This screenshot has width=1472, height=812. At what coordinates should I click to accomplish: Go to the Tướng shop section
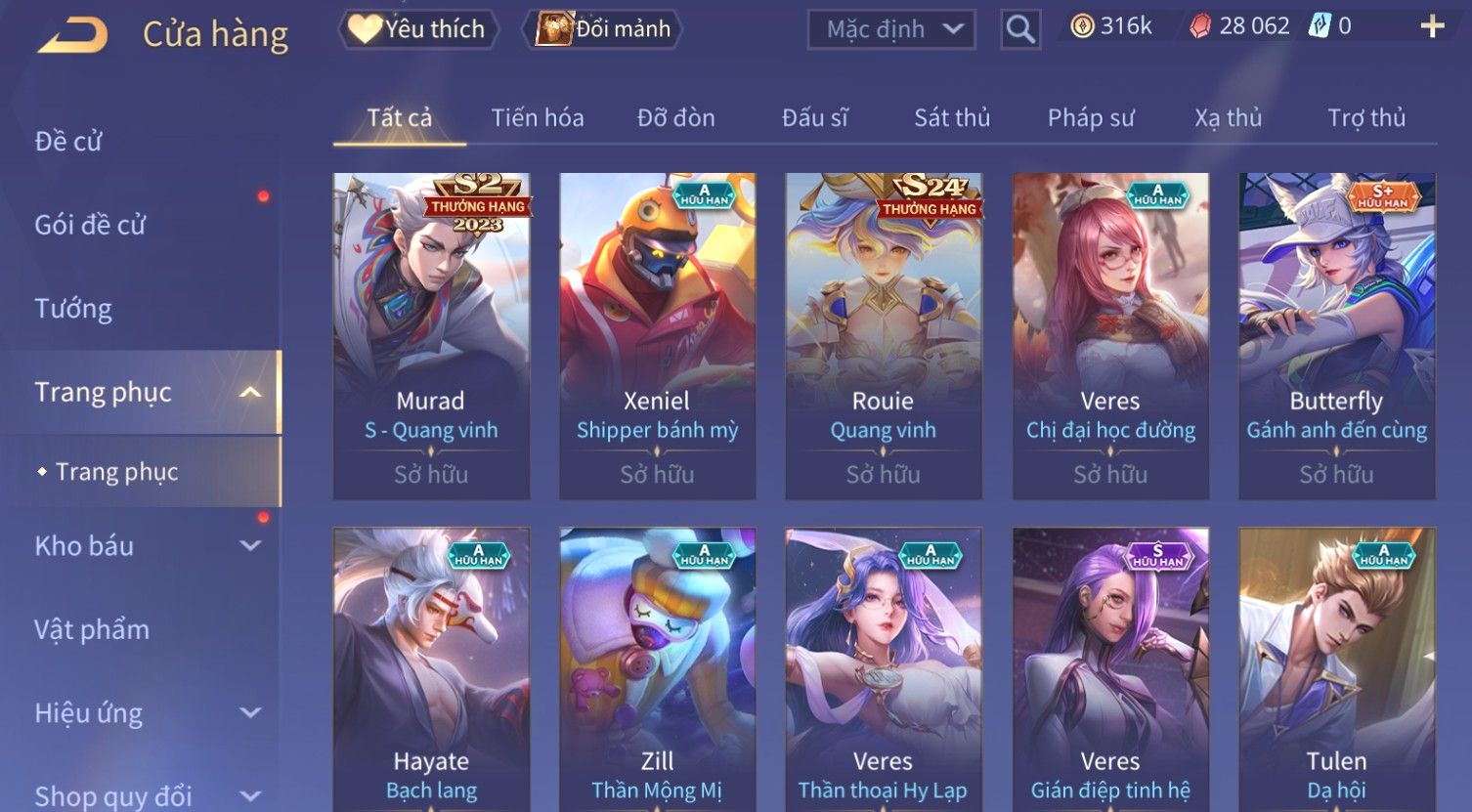tap(73, 309)
